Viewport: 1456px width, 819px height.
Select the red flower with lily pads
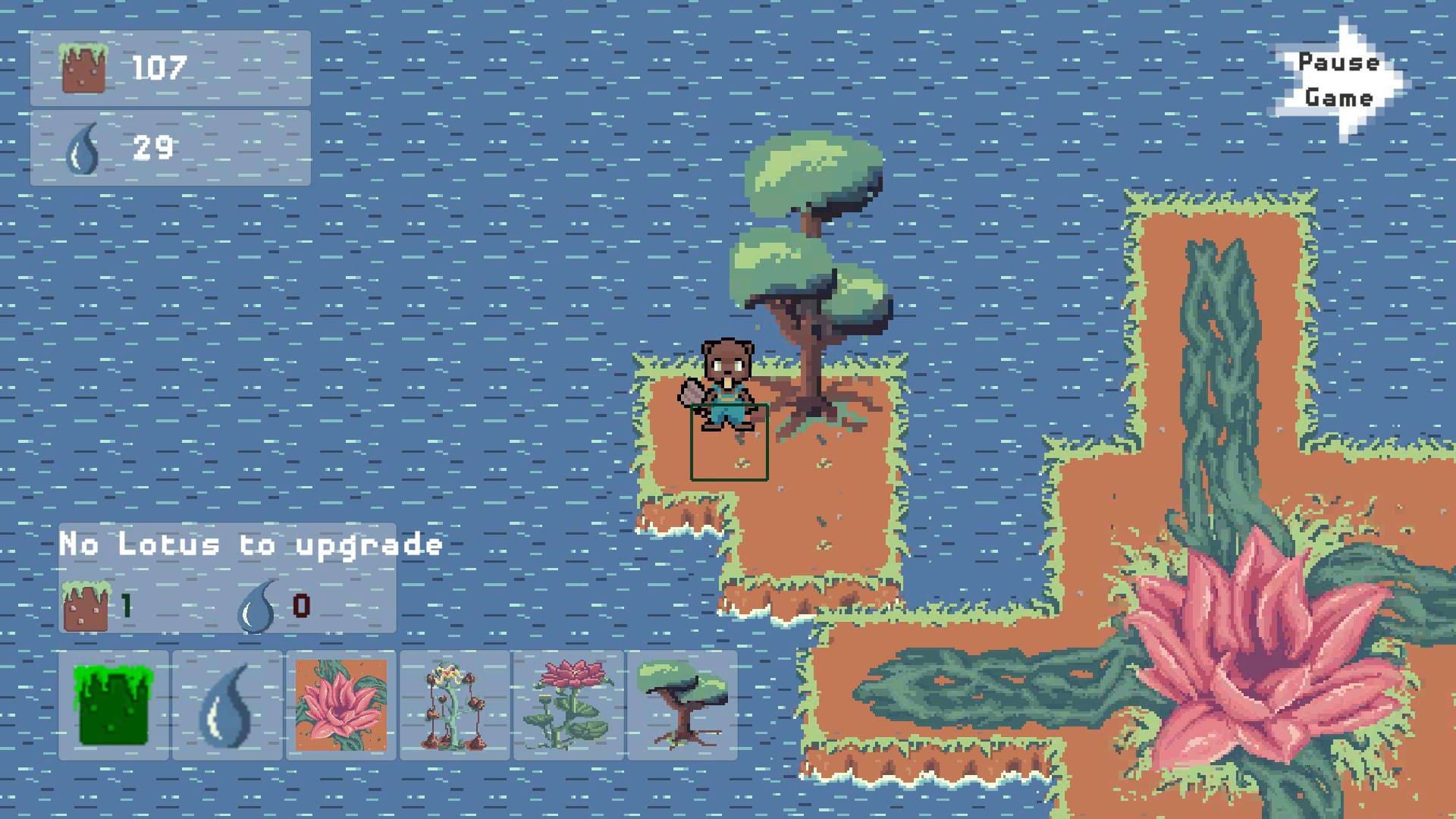point(569,705)
